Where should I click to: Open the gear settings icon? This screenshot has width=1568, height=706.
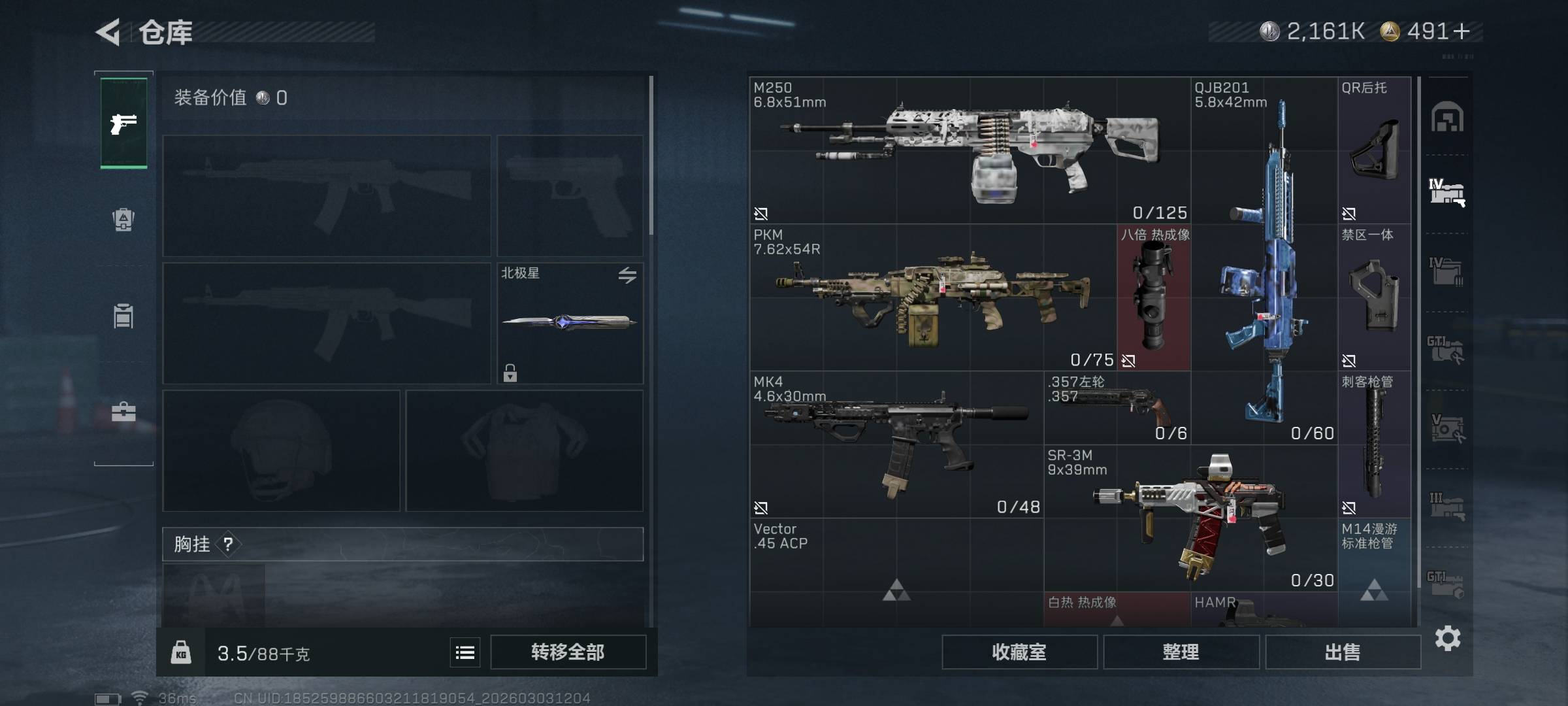coord(1447,638)
